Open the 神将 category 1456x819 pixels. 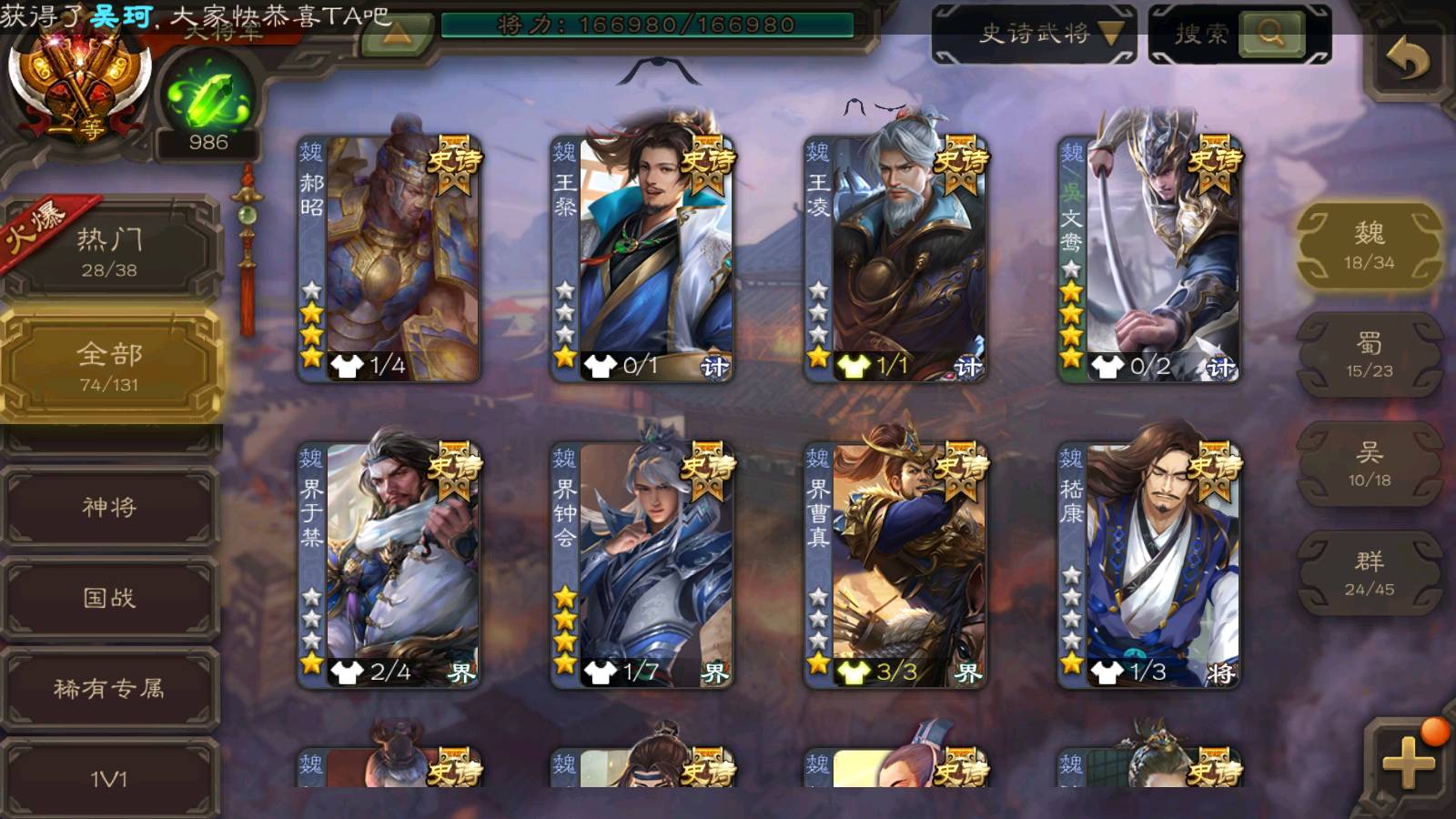click(109, 507)
